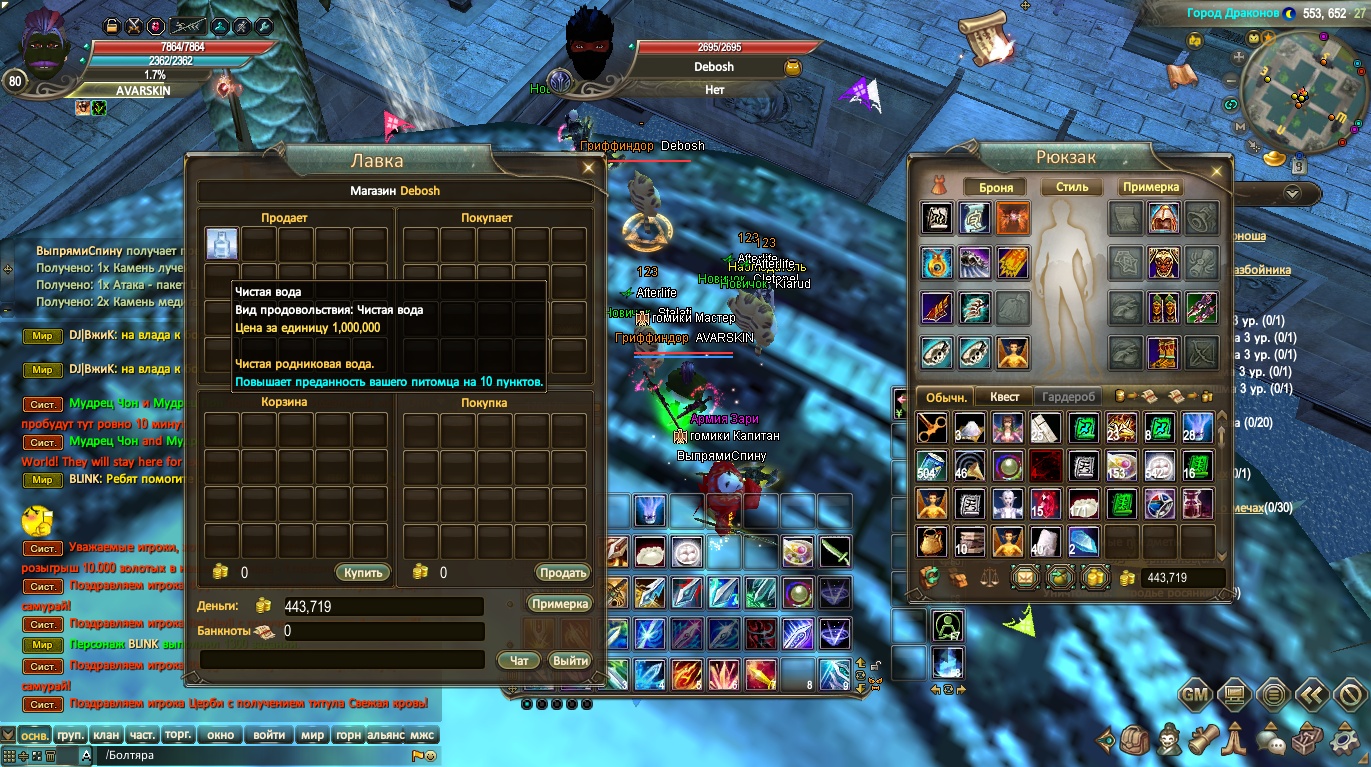The width and height of the screenshot is (1371, 767).
Task: Leave the shop with the Выйти button
Action: [x=570, y=661]
